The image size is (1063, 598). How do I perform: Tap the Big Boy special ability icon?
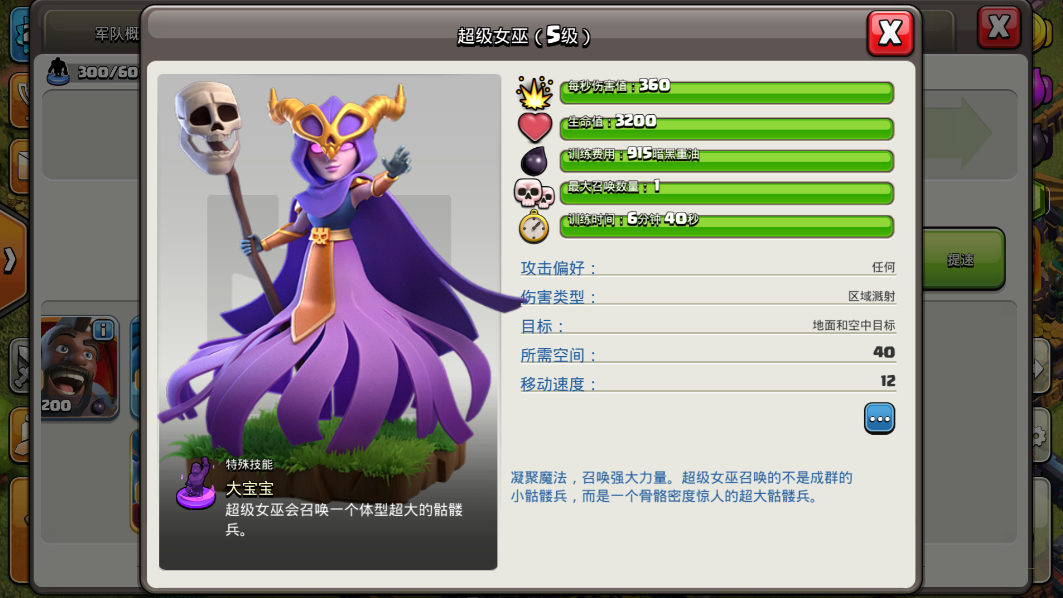(196, 483)
